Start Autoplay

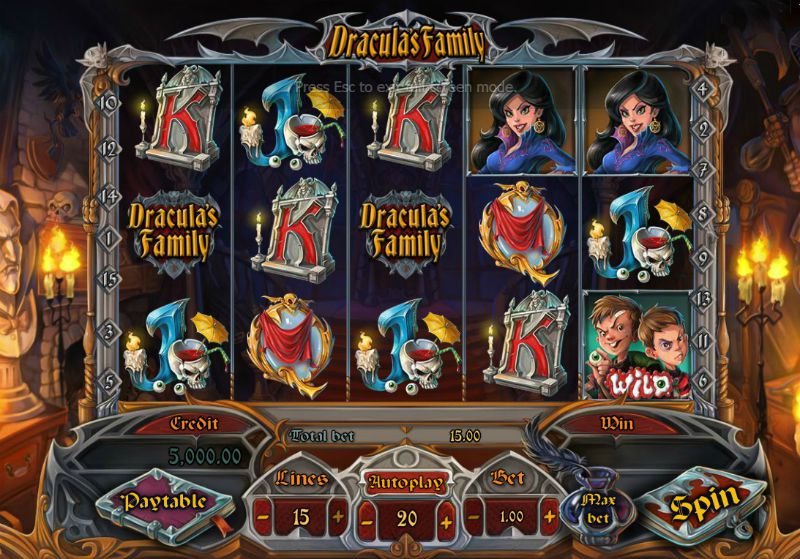(403, 481)
